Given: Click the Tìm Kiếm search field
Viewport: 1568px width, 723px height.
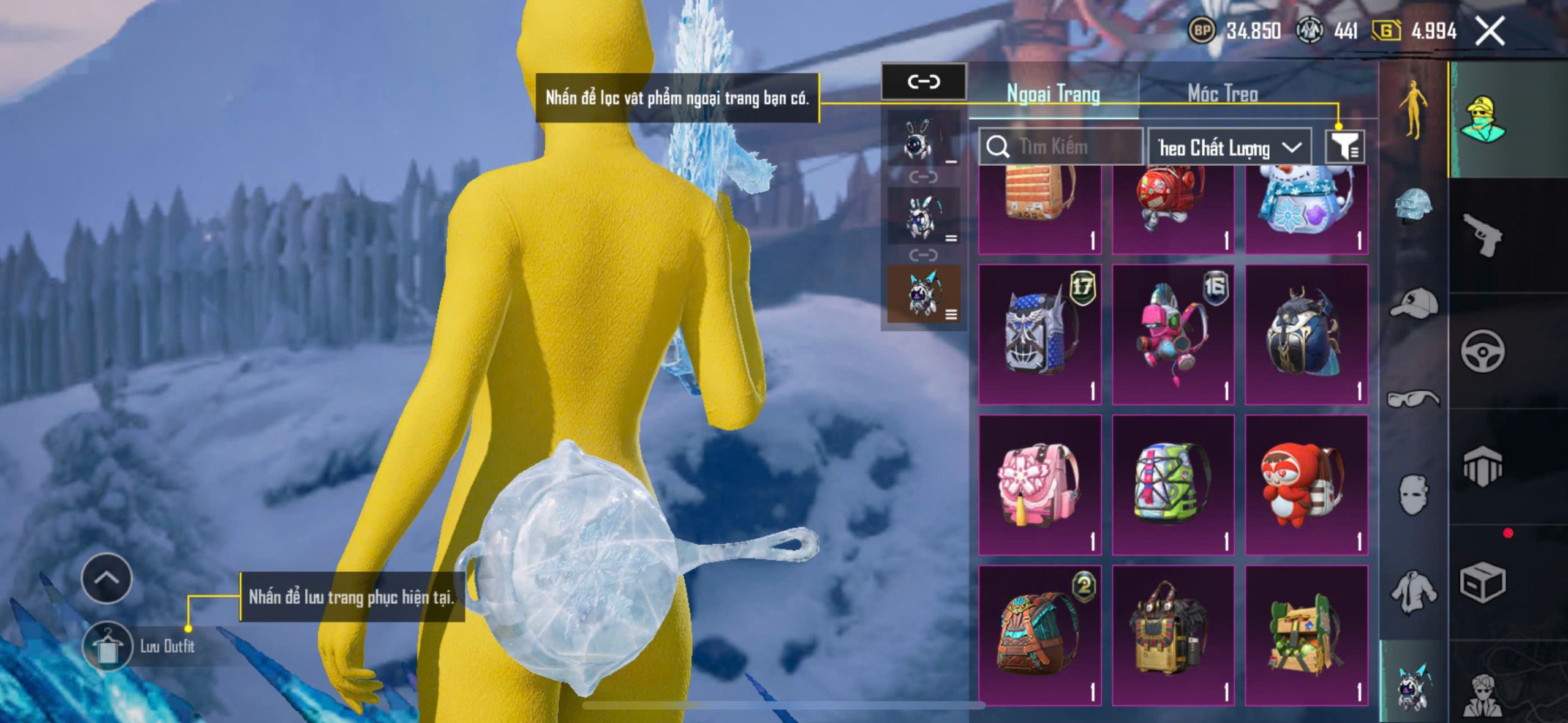Looking at the screenshot, I should pyautogui.click(x=1063, y=147).
